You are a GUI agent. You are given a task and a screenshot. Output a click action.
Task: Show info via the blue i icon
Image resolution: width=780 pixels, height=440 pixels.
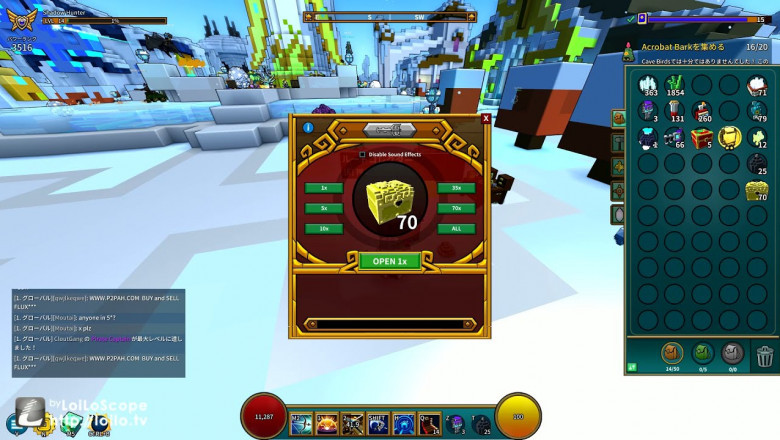(x=308, y=128)
